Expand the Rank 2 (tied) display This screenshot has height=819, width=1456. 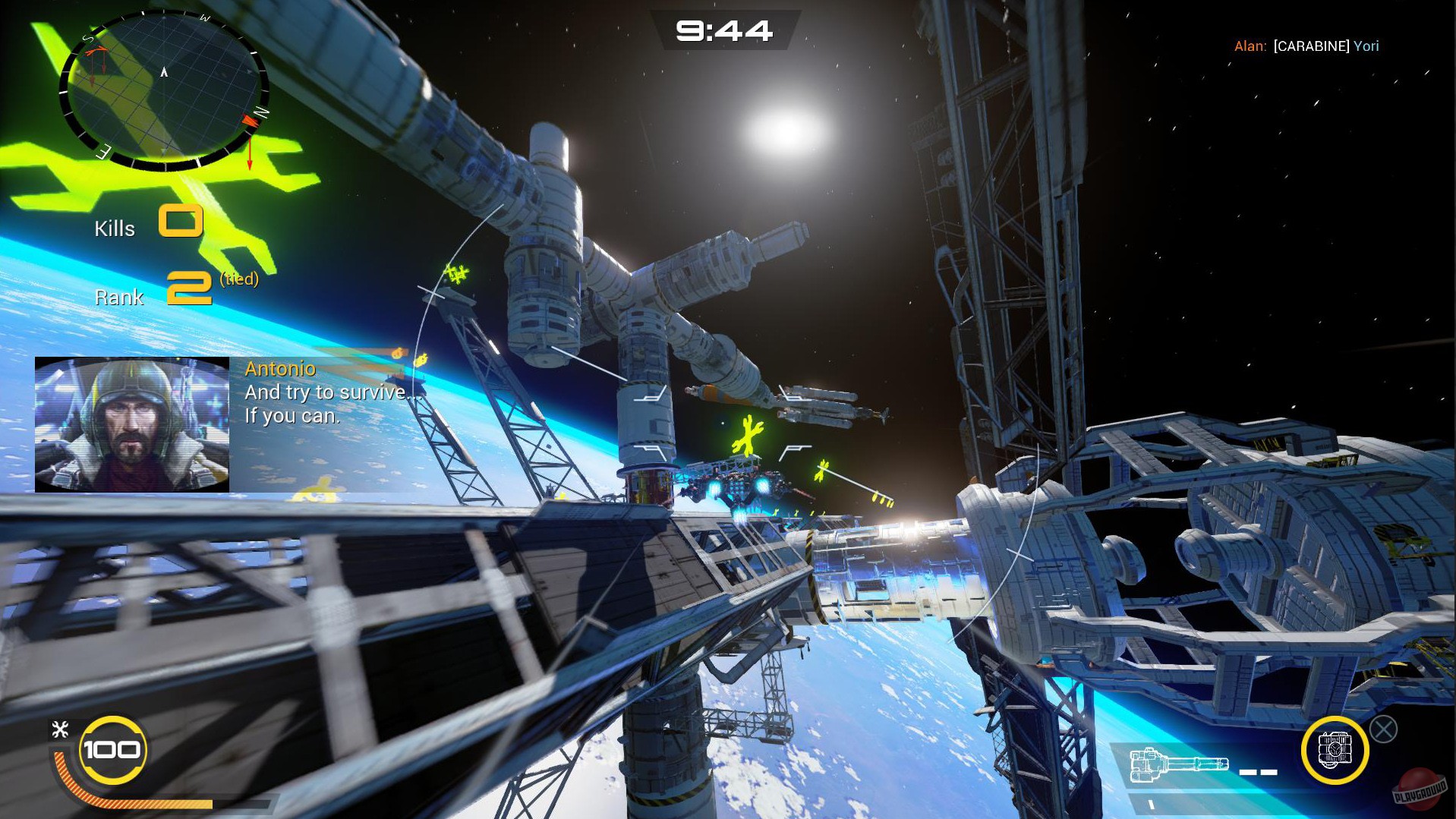click(x=192, y=288)
